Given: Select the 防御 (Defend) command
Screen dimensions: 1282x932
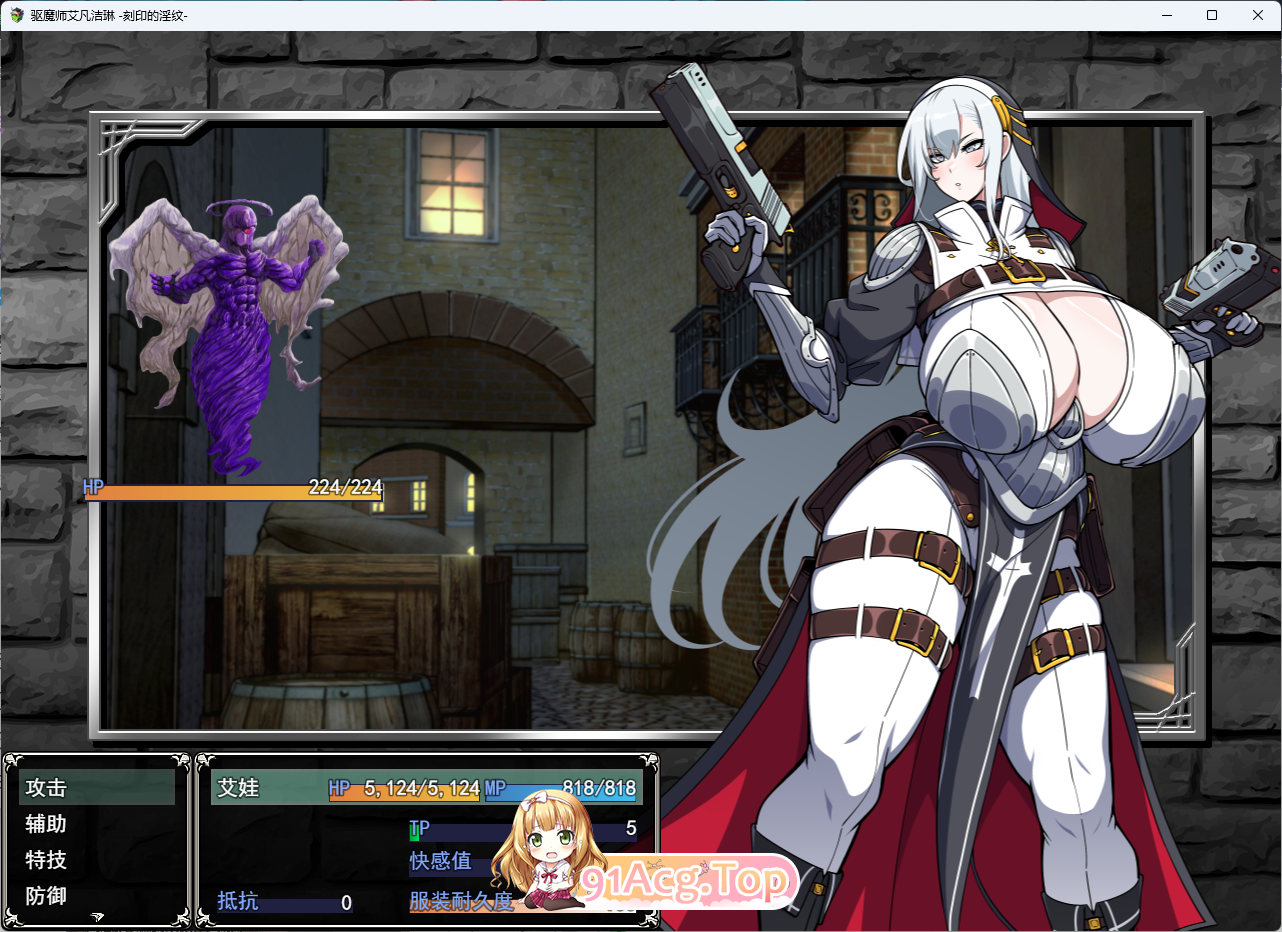Looking at the screenshot, I should click(44, 896).
